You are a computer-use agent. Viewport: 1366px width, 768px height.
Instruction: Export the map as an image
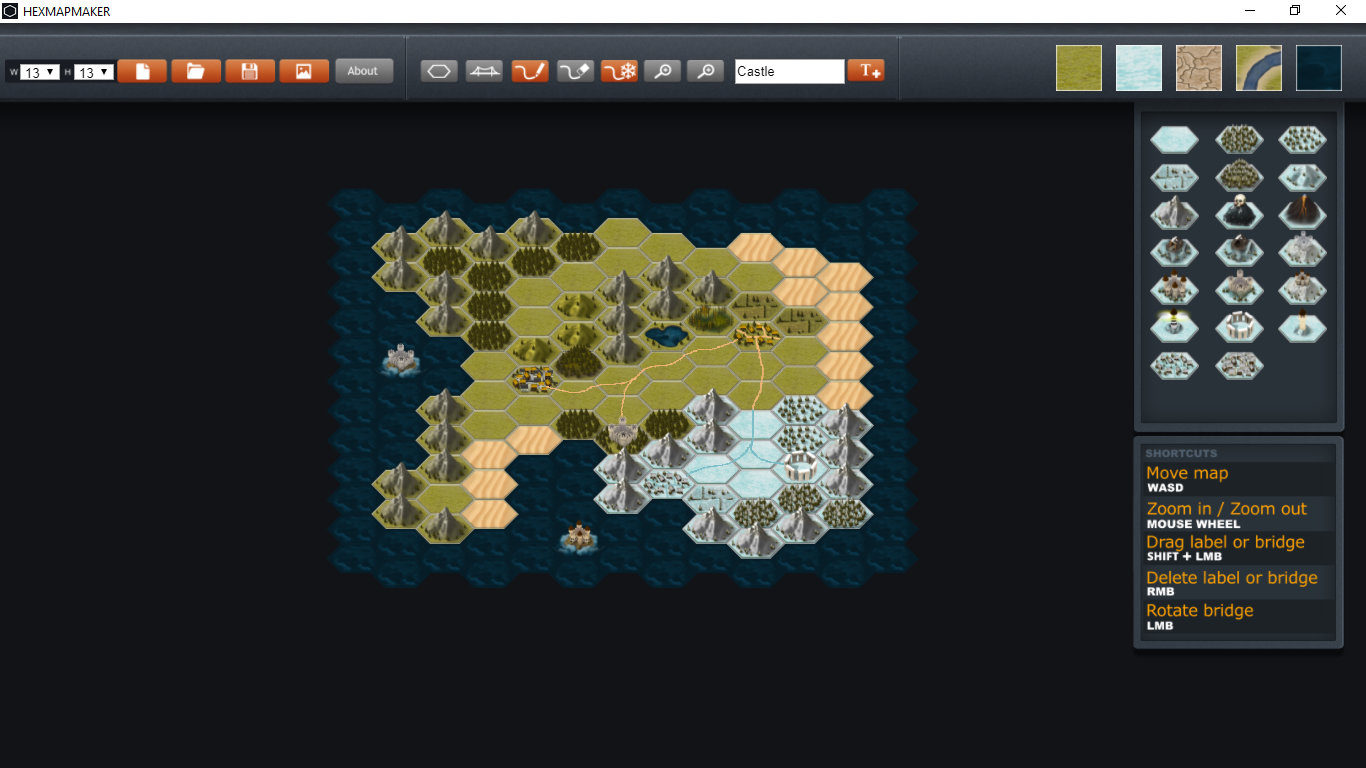(x=303, y=70)
